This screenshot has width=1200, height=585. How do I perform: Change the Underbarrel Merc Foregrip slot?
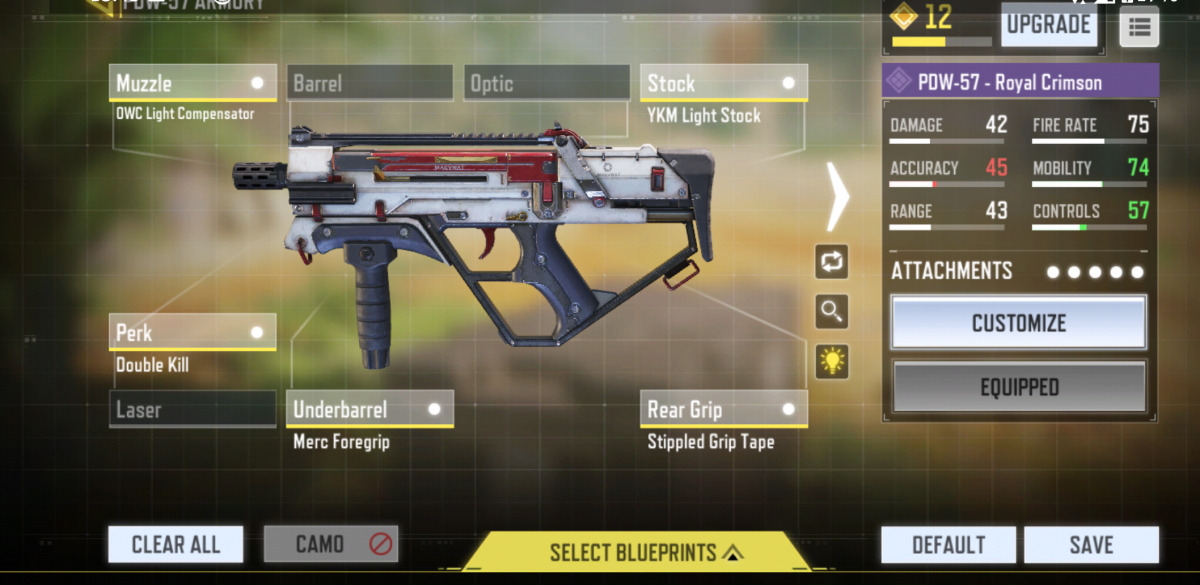click(x=369, y=409)
